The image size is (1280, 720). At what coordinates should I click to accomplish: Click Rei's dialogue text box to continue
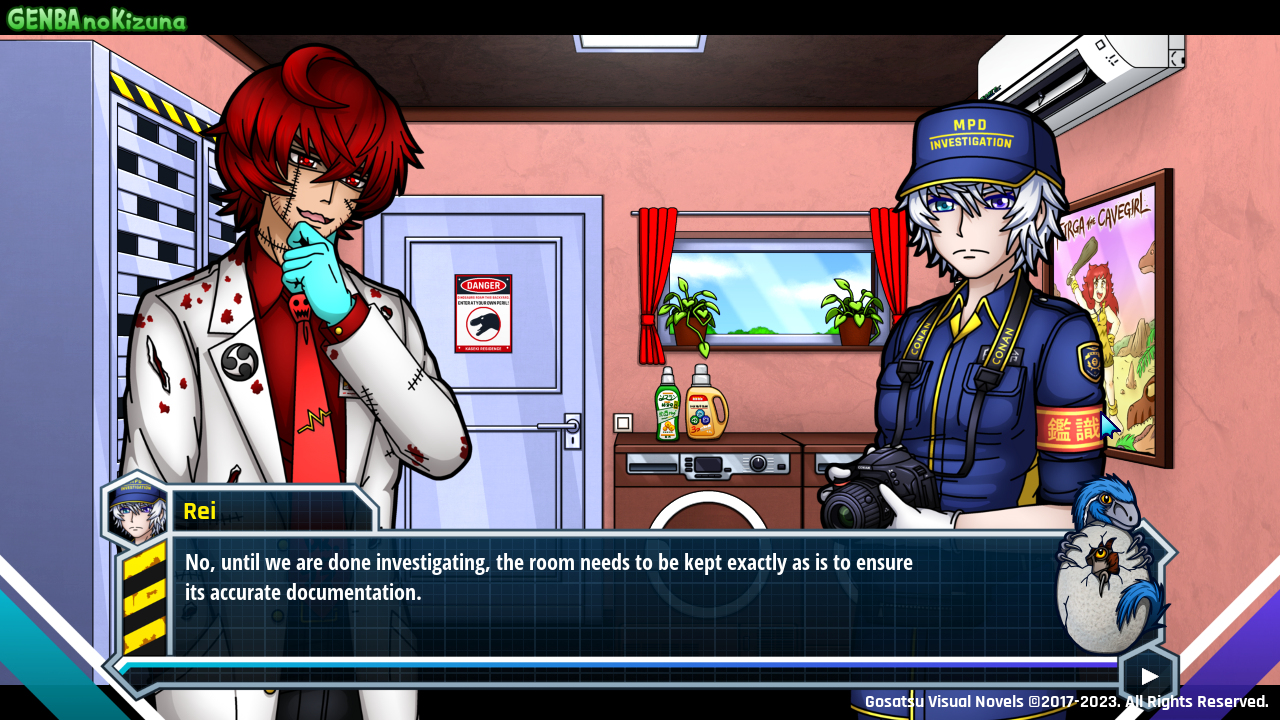(x=600, y=592)
